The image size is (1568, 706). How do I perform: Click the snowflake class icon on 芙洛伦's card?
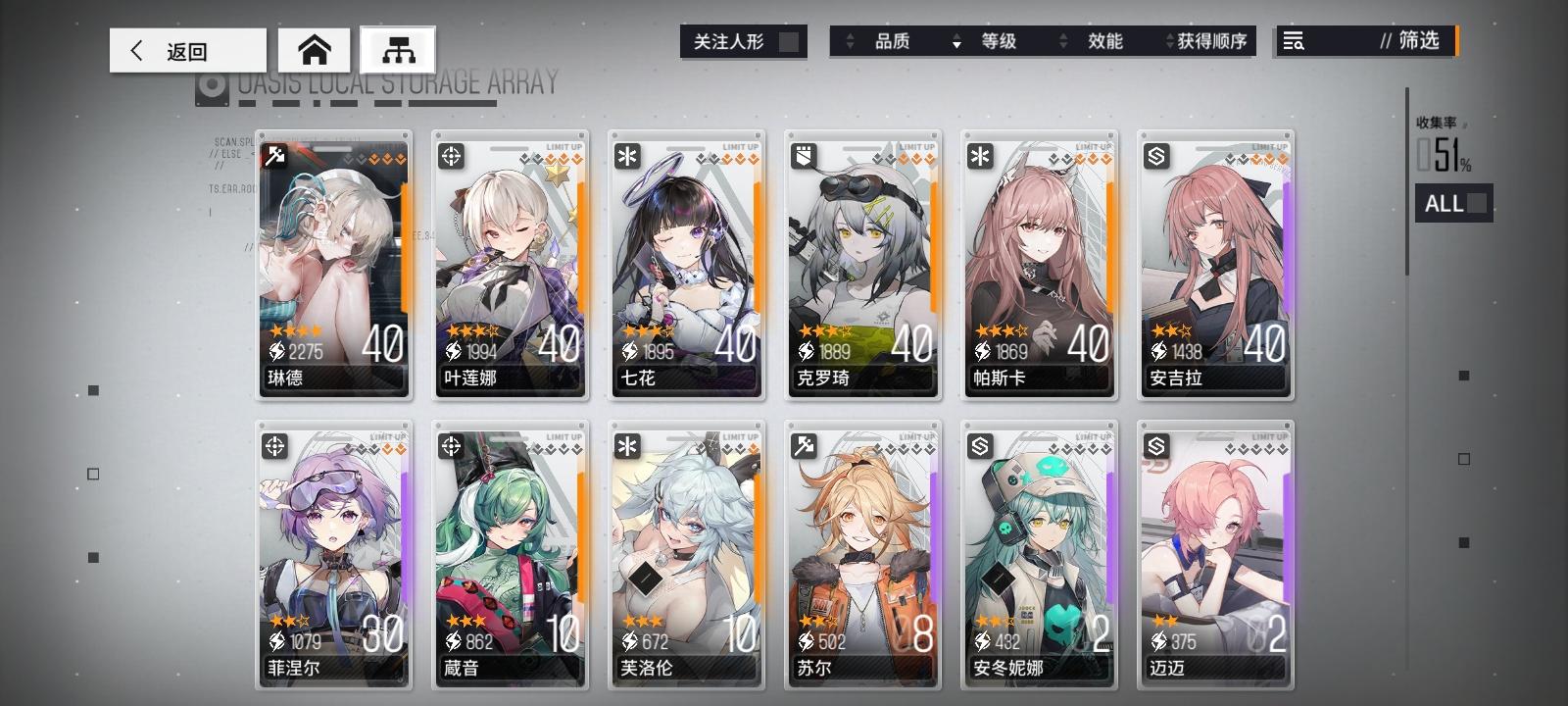coord(628,446)
